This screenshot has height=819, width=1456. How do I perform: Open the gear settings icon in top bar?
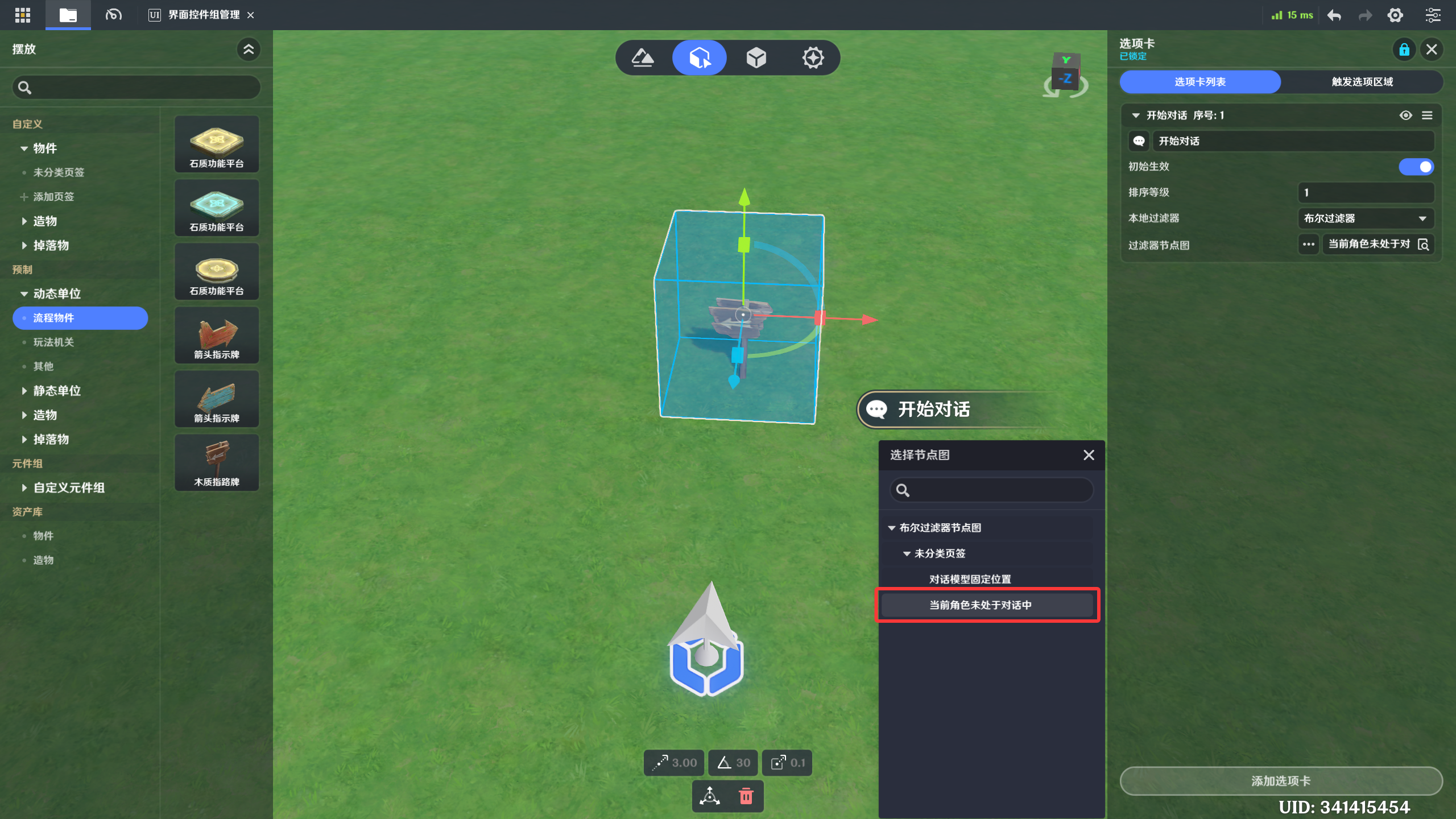pos(1395,15)
